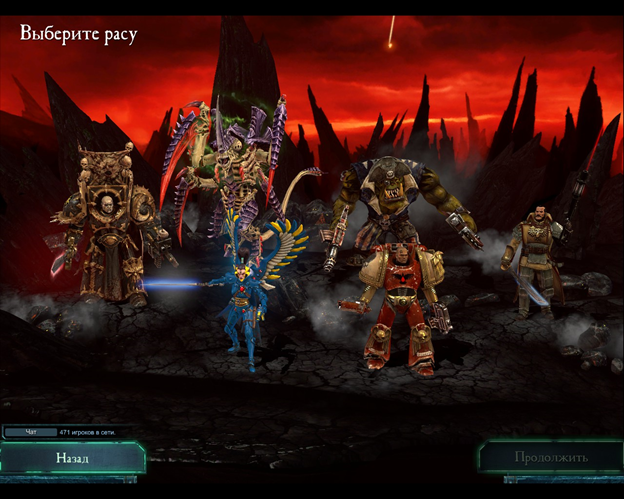The height and width of the screenshot is (499, 624).
Task: Open the Чат chat panel
Action: tap(30, 432)
